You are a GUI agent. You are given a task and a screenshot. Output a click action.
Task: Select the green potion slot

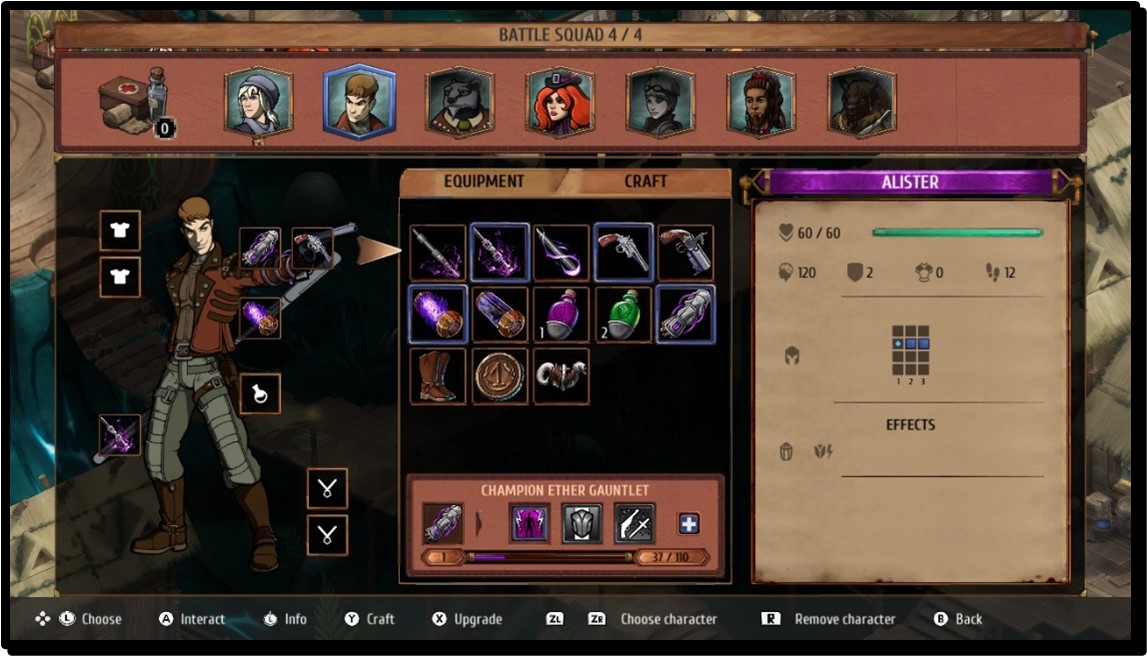pos(623,314)
